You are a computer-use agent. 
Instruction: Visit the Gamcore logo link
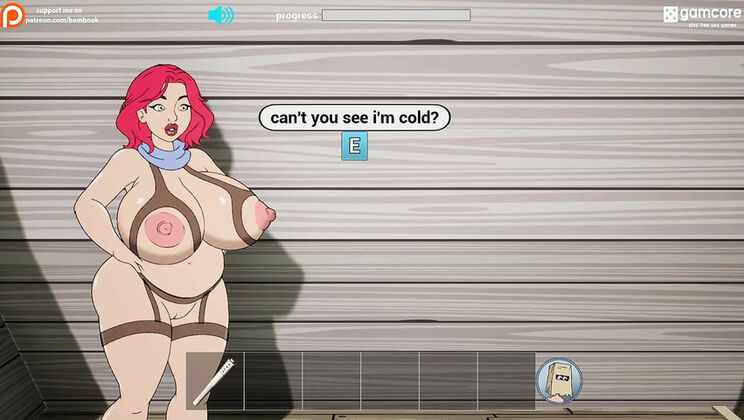click(699, 15)
